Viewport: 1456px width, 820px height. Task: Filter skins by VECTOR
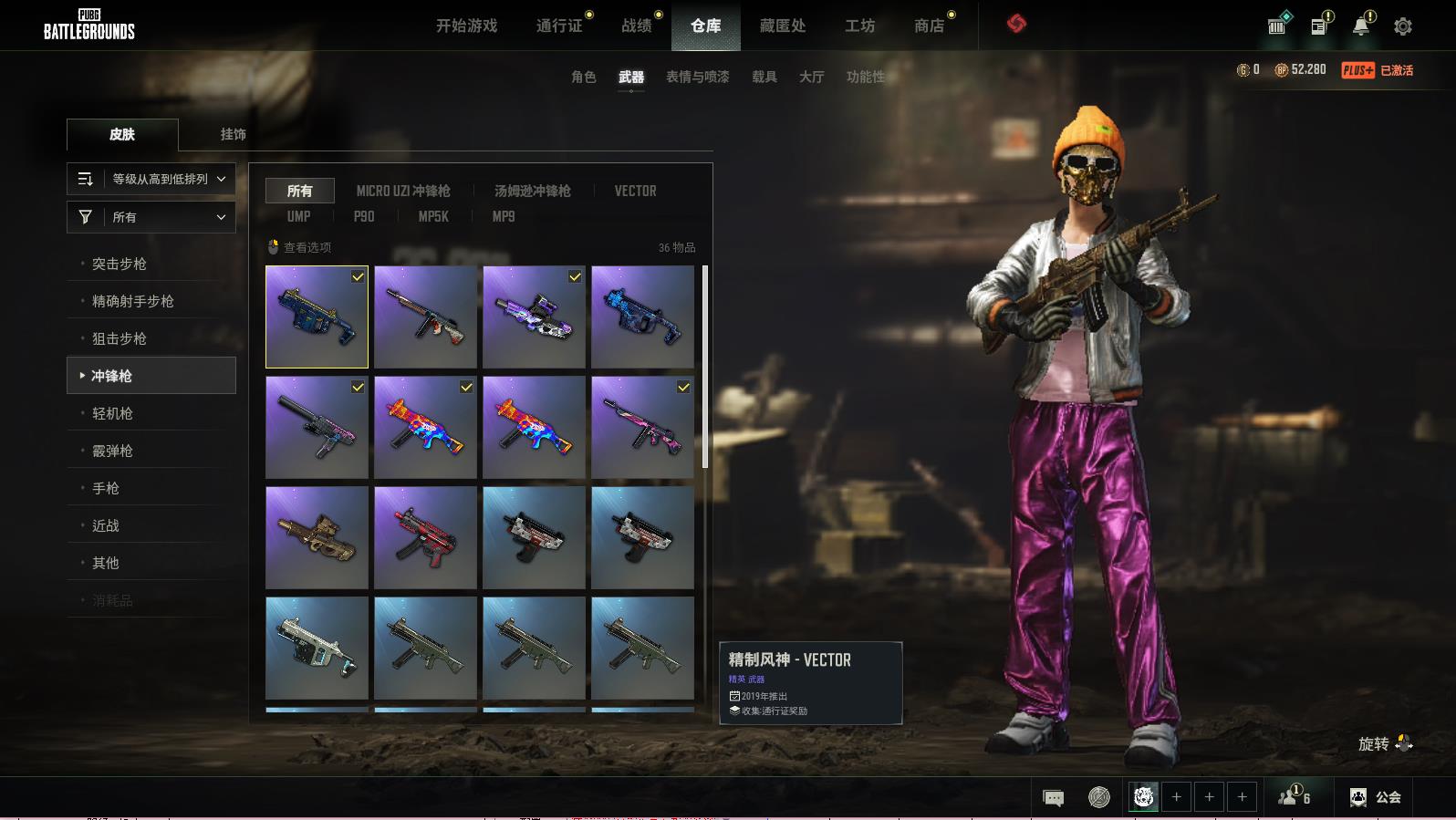635,191
